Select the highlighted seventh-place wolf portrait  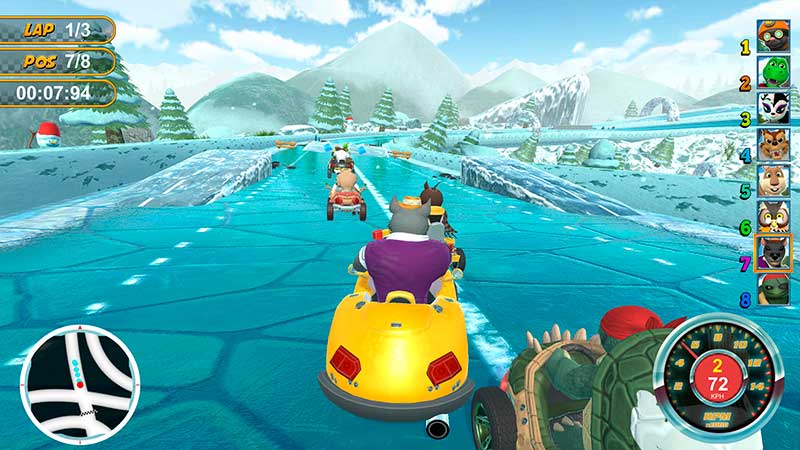773,254
